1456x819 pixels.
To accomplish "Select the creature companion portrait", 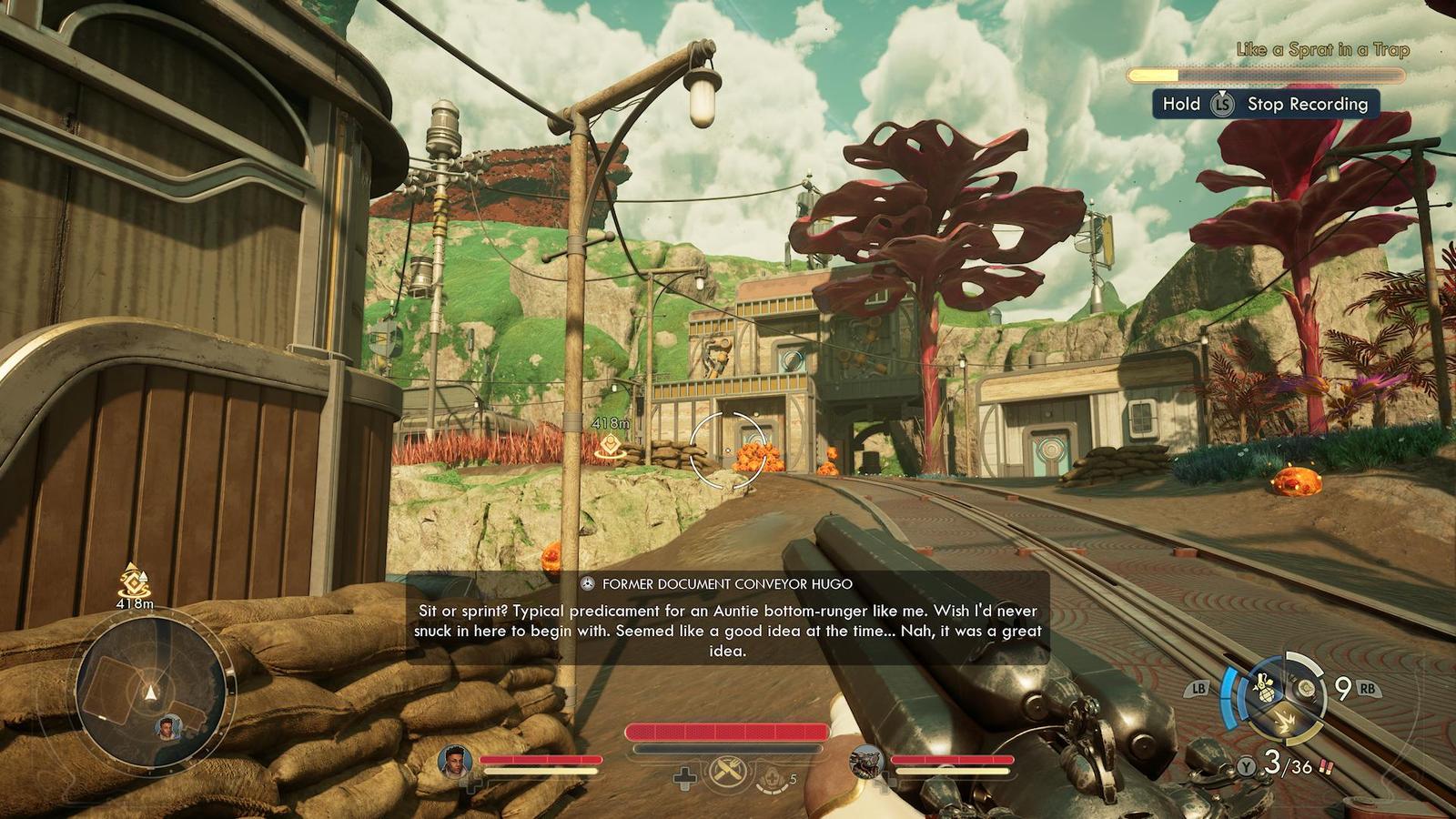I will pos(866,762).
